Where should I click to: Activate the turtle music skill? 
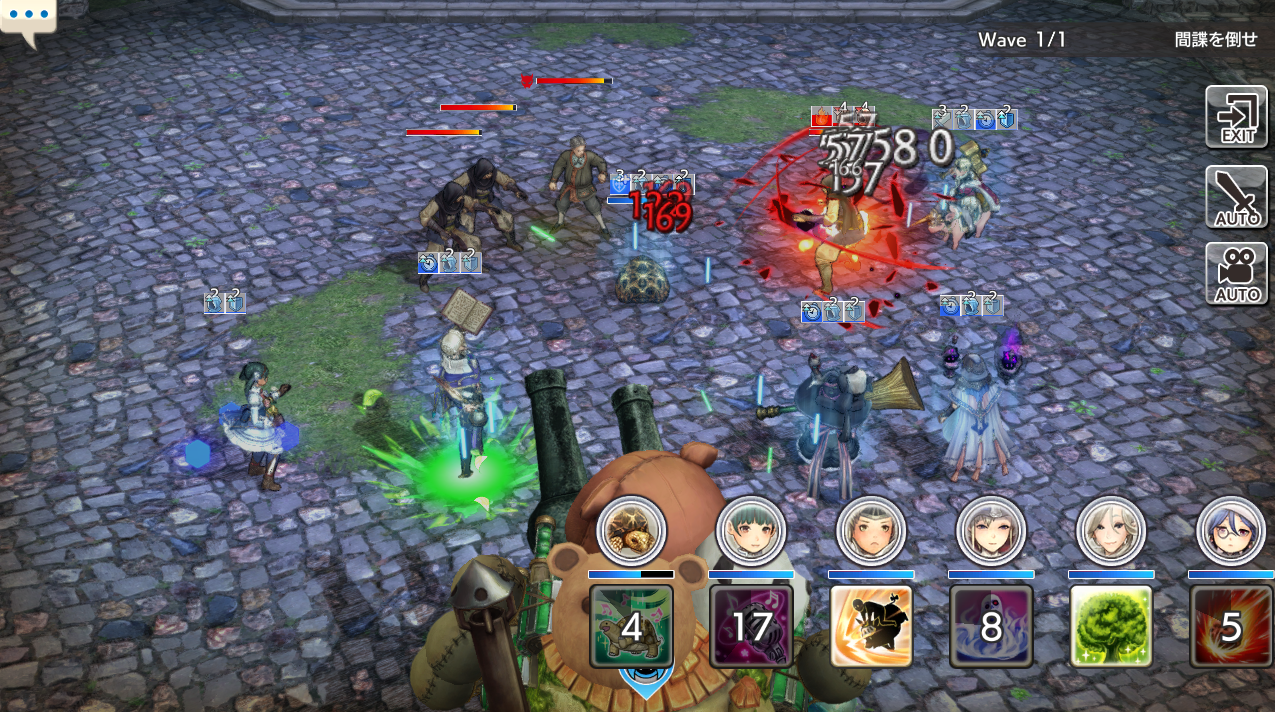[631, 626]
